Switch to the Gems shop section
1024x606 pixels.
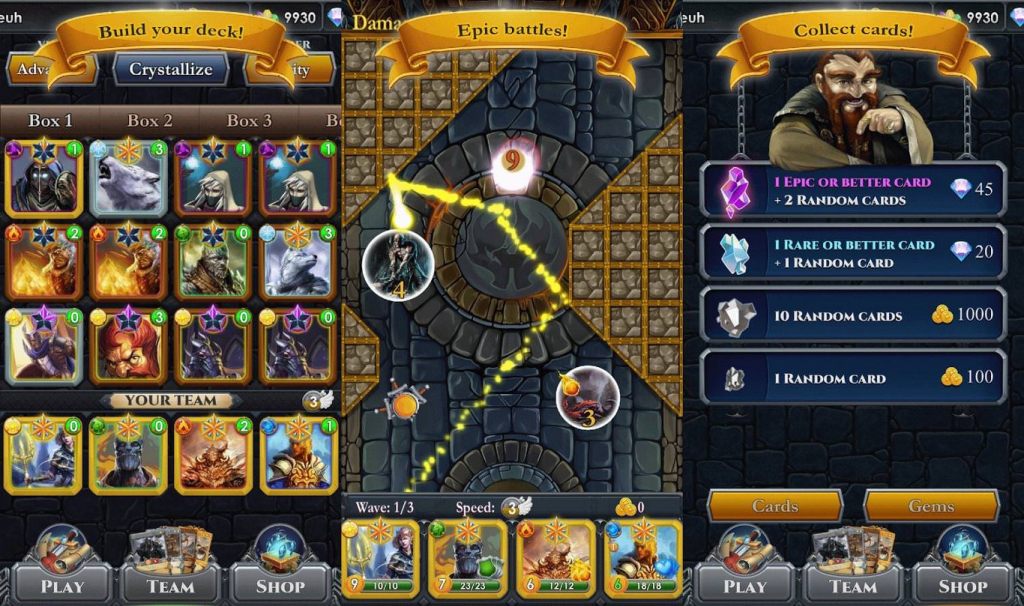coord(931,506)
